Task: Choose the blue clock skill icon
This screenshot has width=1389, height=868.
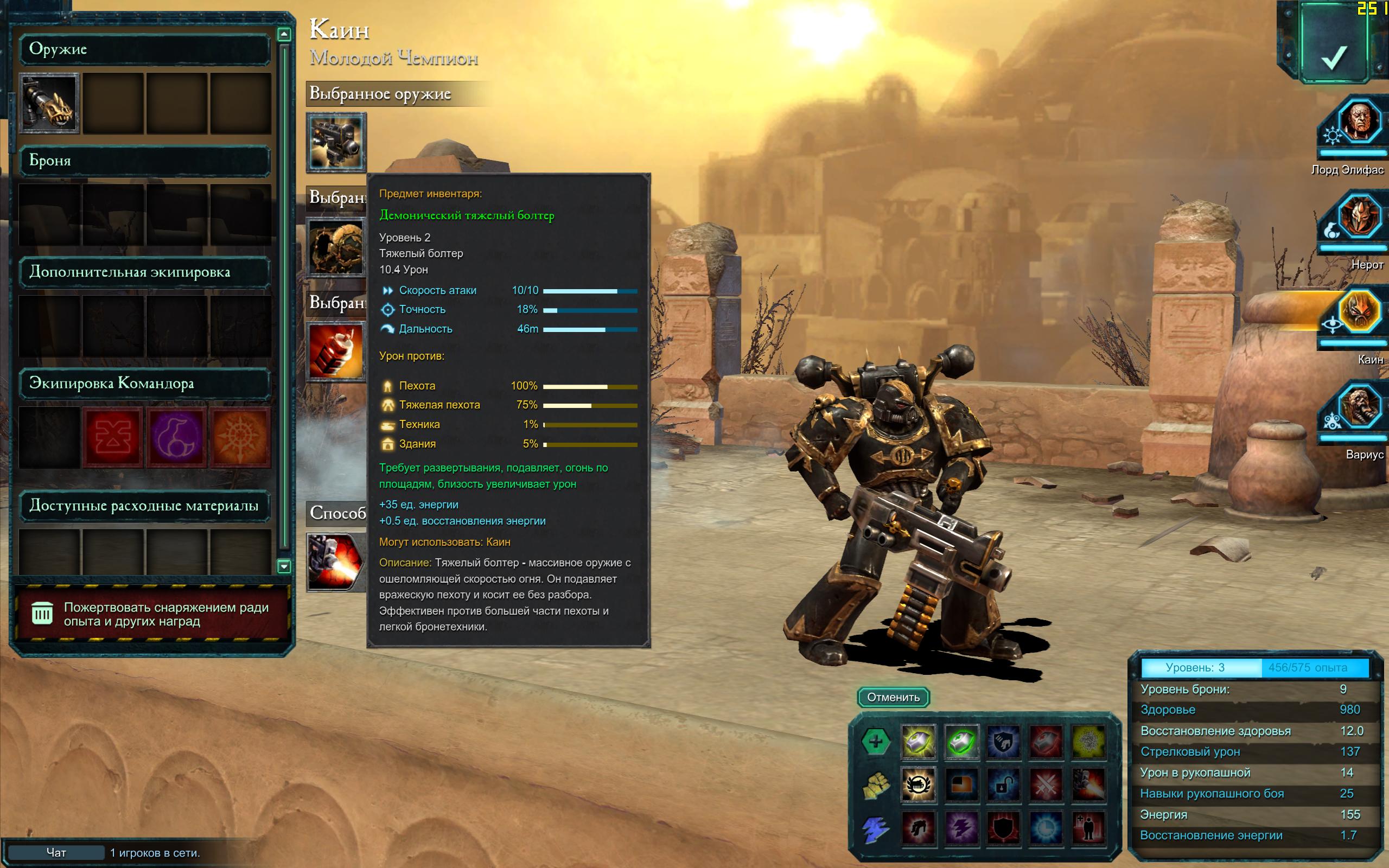Action: tap(1045, 827)
